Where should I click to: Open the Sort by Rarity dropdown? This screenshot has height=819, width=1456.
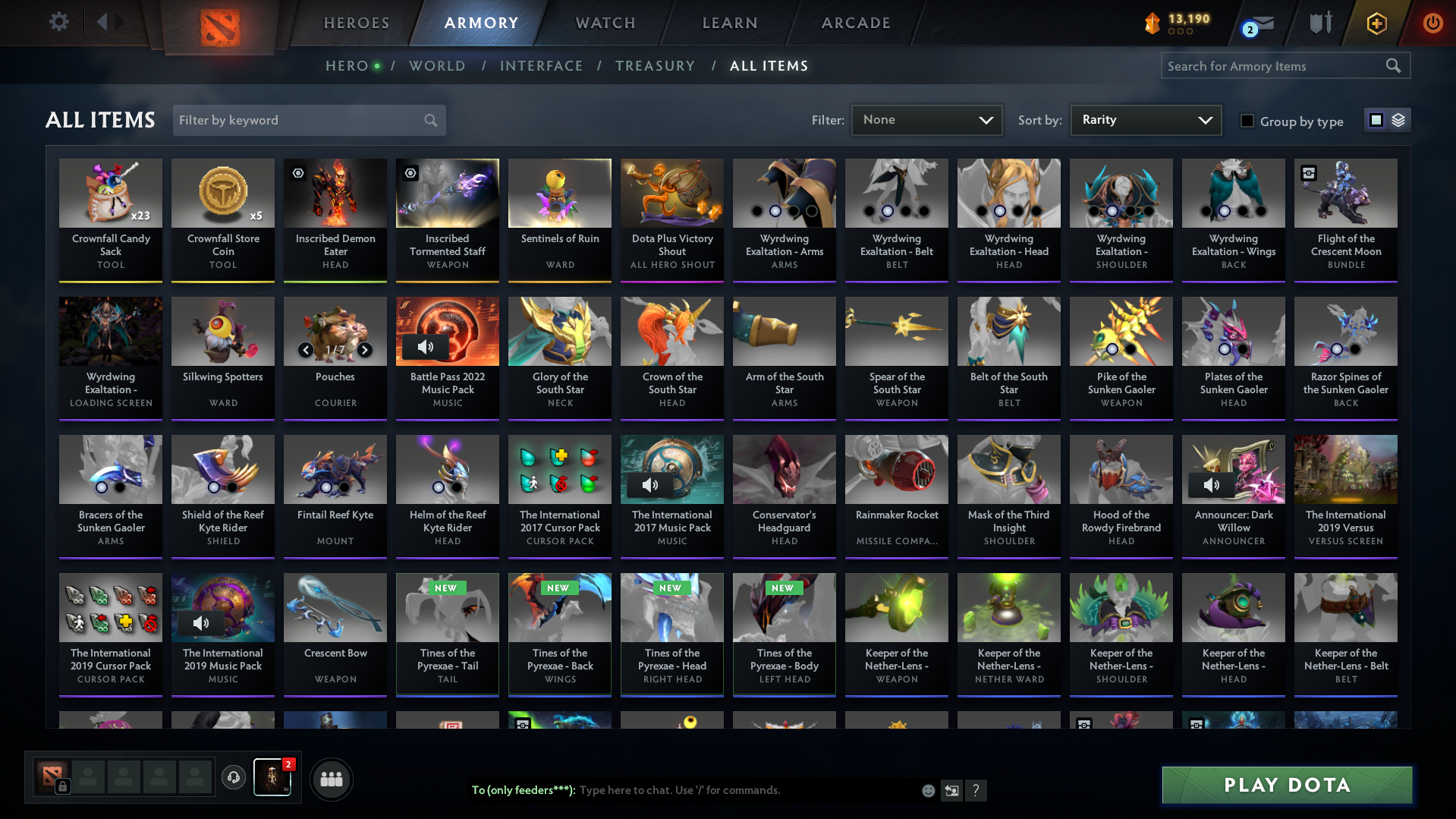pyautogui.click(x=1146, y=120)
